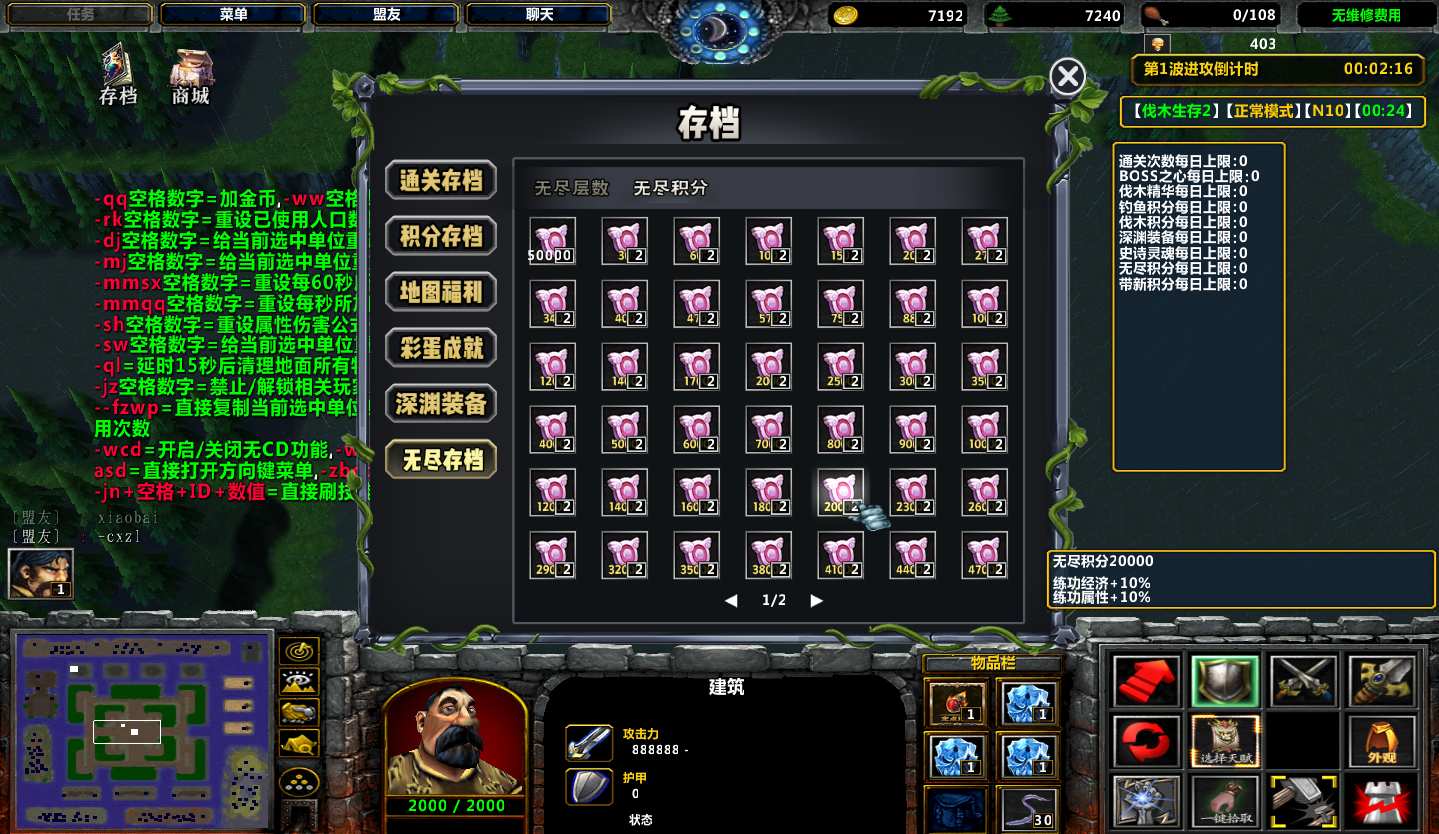Open the 聊天 chat log menu

pyautogui.click(x=540, y=15)
